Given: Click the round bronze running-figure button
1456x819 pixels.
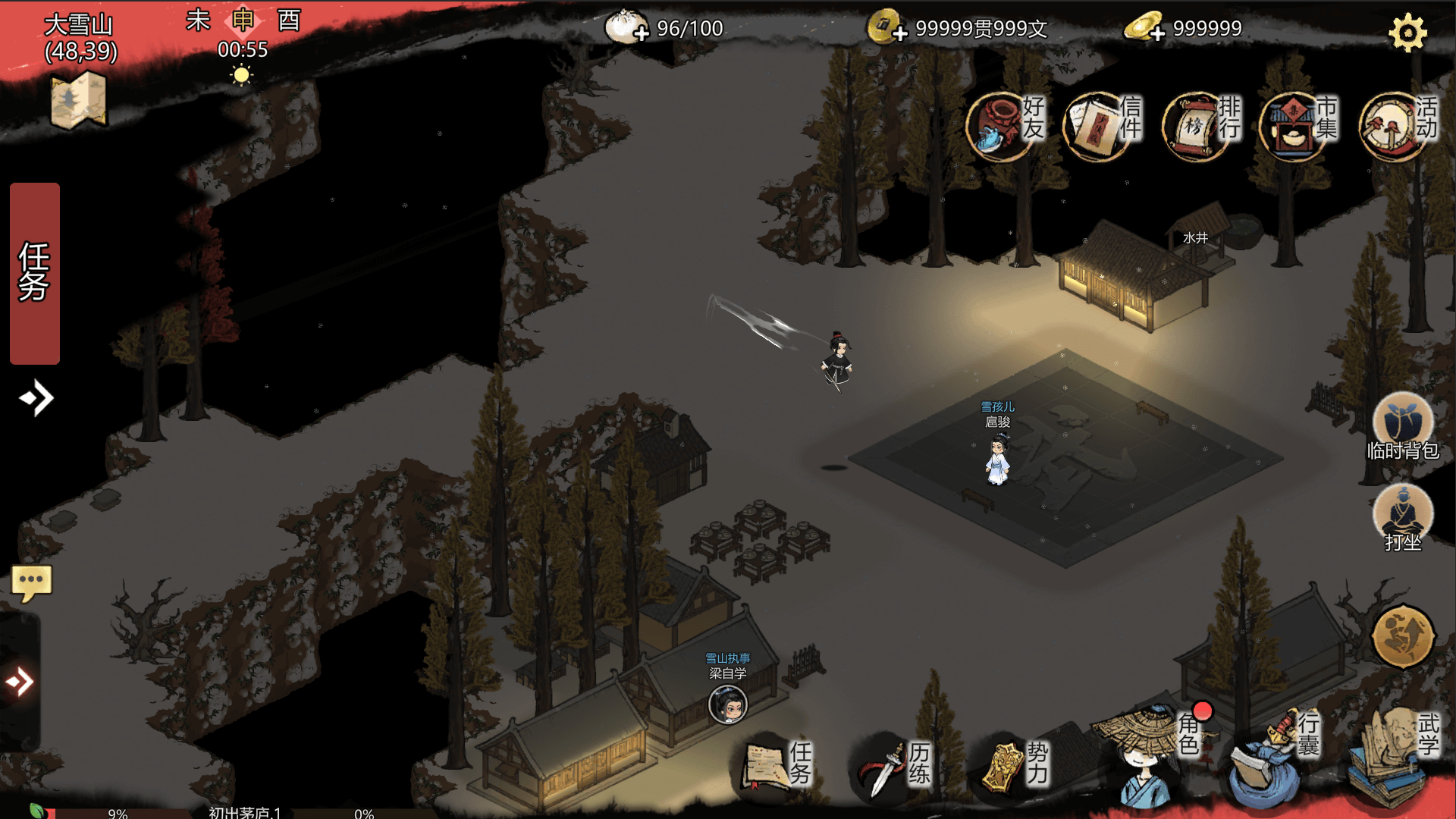Looking at the screenshot, I should pyautogui.click(x=1403, y=637).
